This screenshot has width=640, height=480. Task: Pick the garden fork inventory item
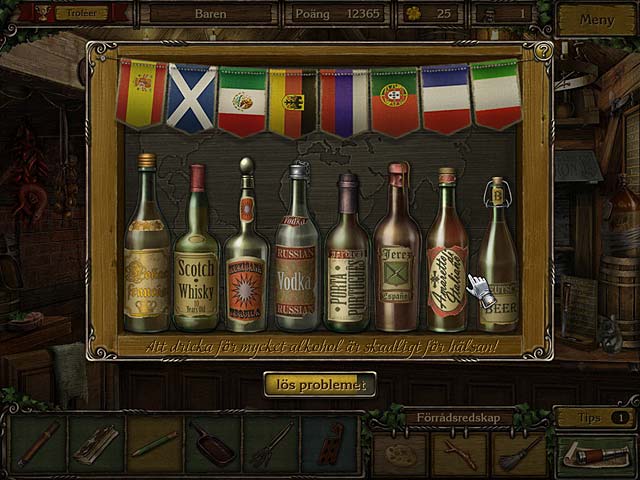pos(271,443)
